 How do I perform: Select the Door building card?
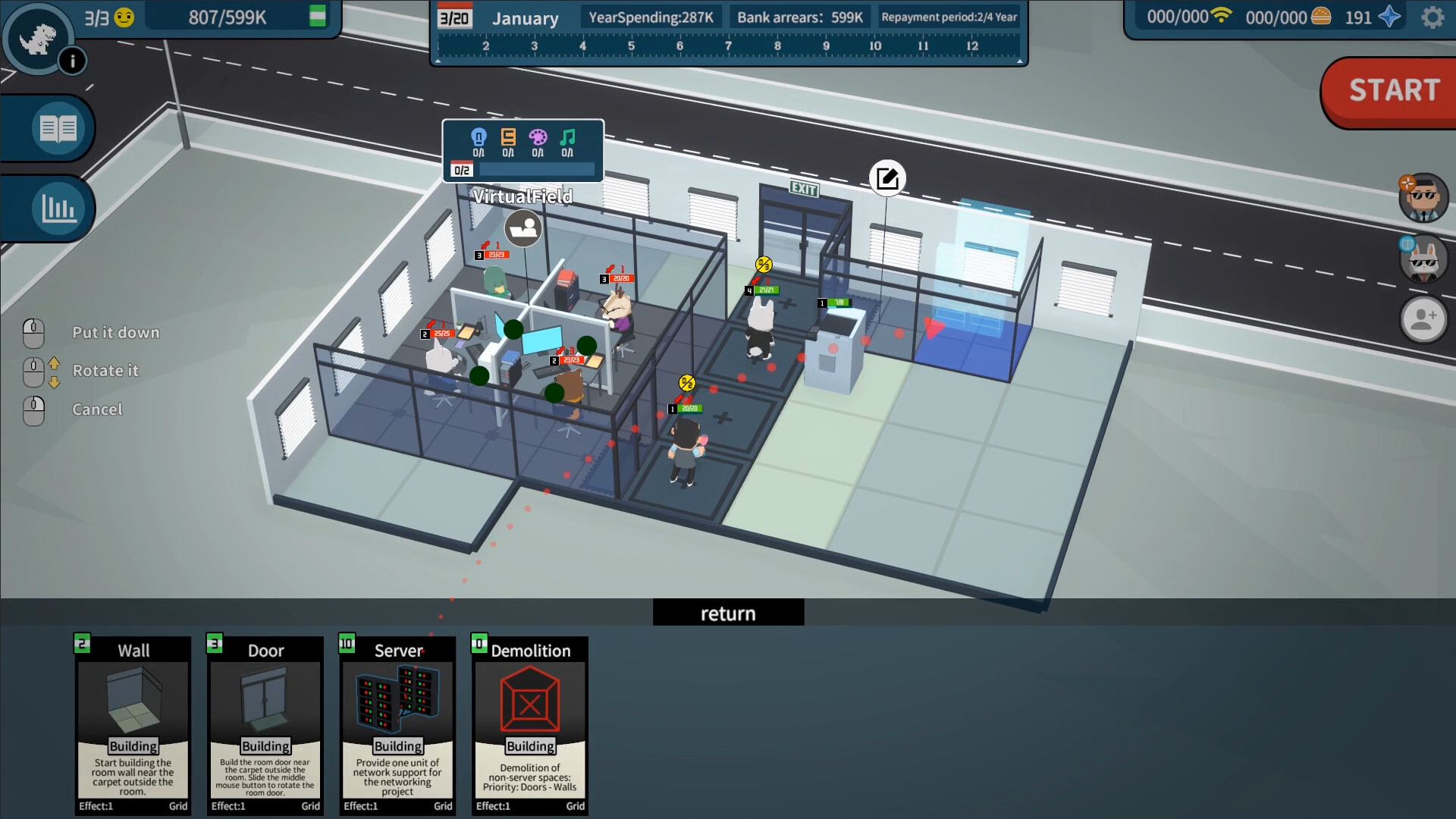click(265, 724)
